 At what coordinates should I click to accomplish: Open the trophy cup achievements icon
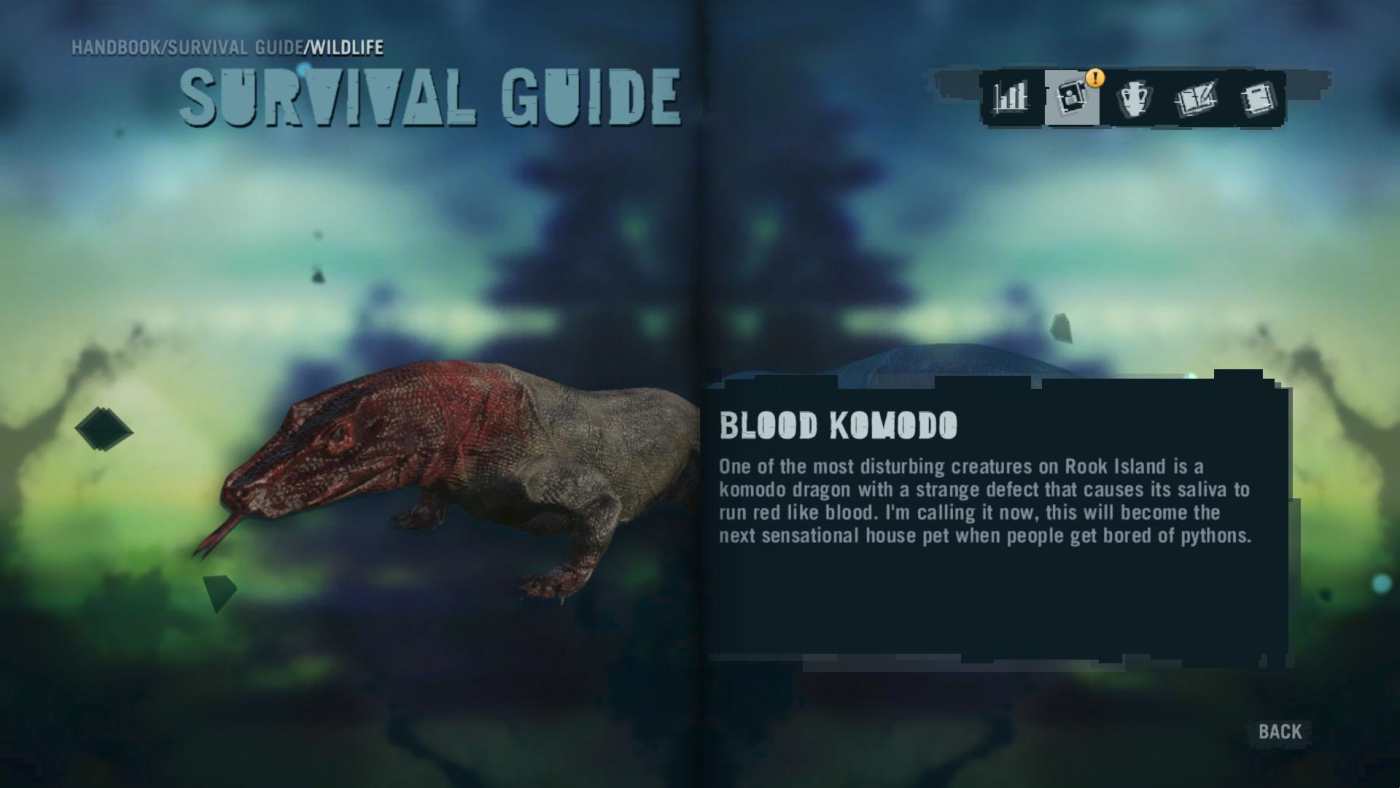point(1134,97)
